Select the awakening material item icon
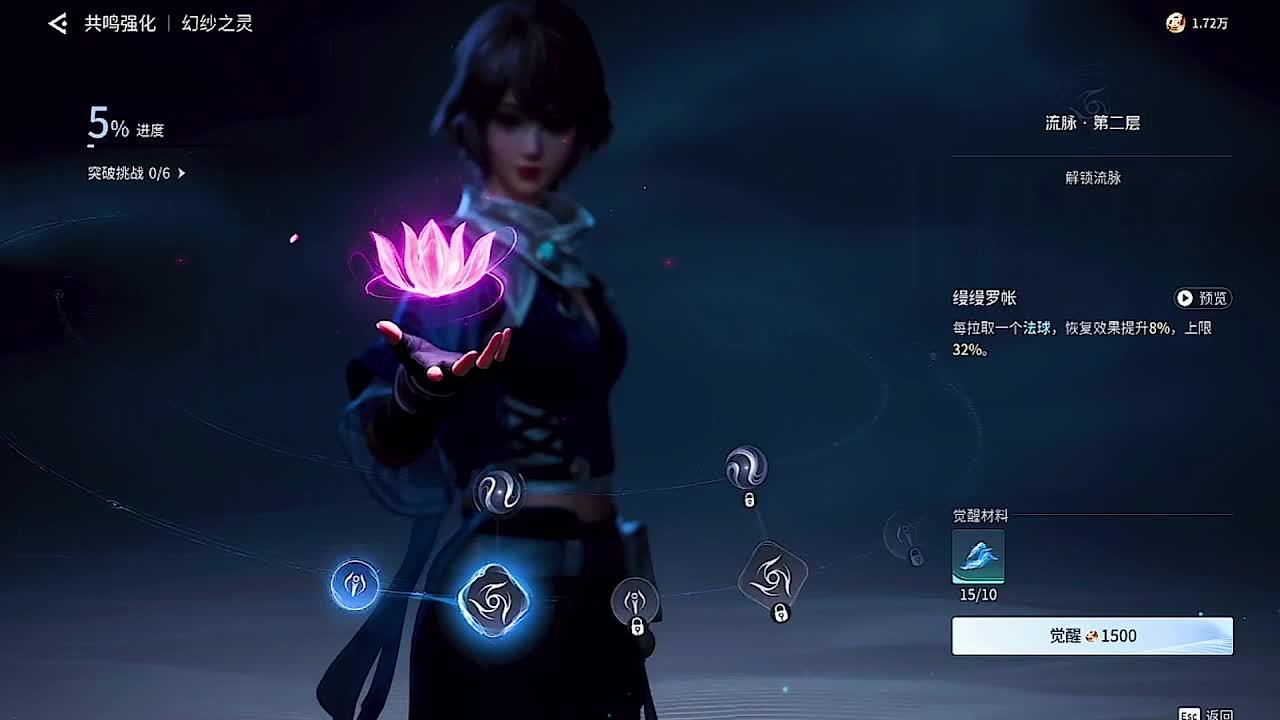Viewport: 1280px width, 720px height. (x=978, y=557)
